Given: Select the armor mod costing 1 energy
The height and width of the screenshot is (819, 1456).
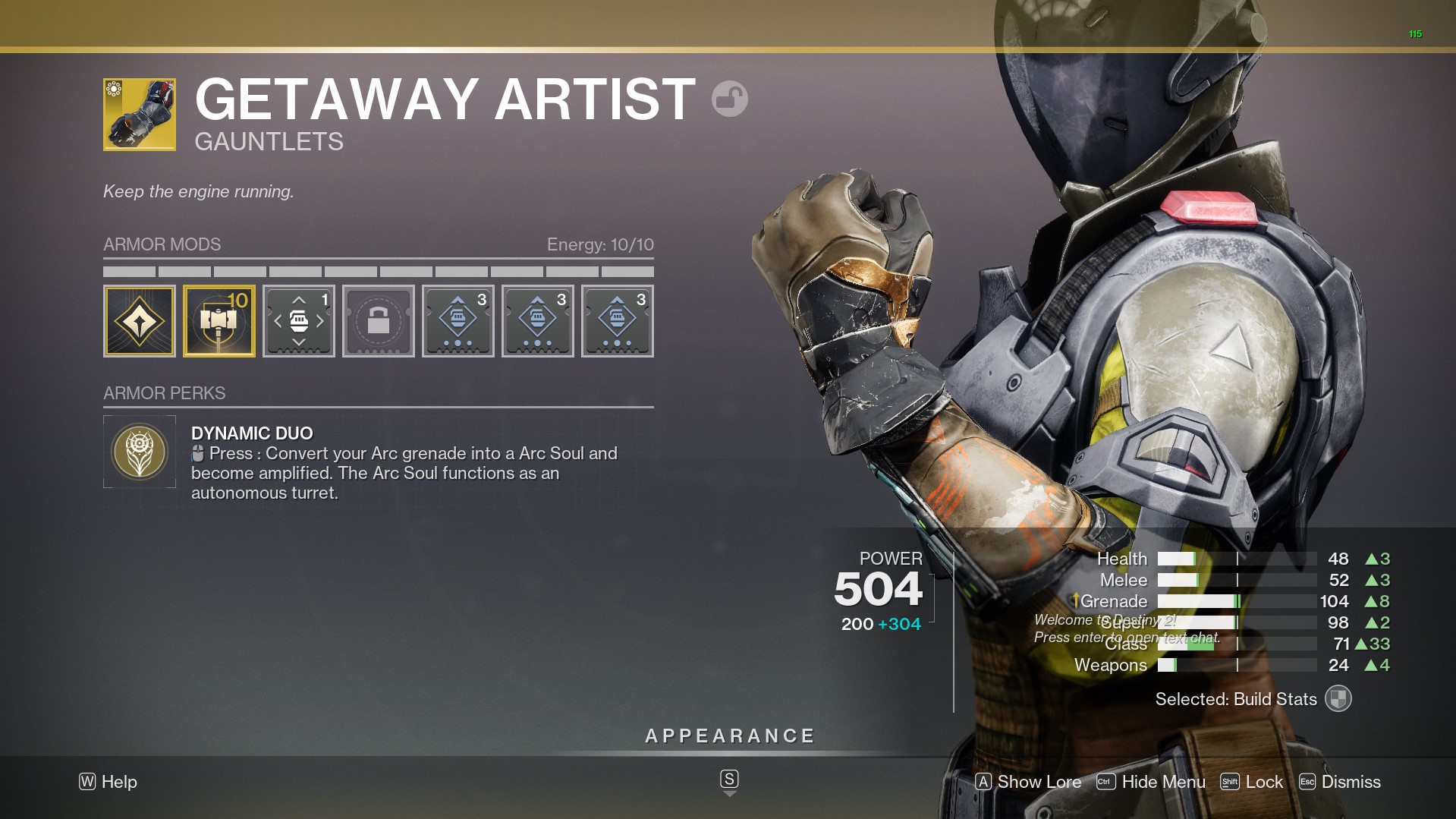Looking at the screenshot, I should coord(299,321).
